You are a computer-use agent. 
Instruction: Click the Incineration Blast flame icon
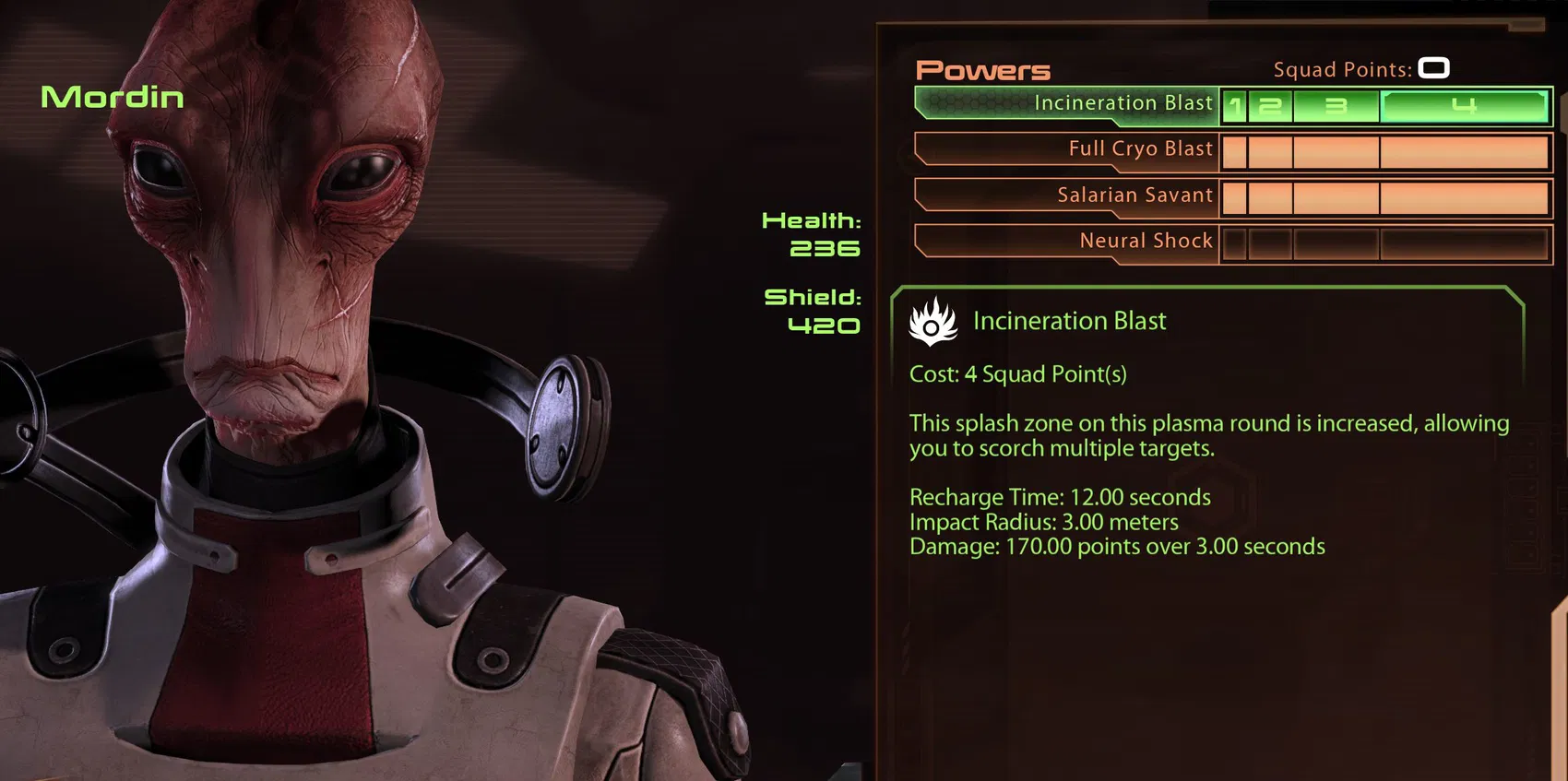[933, 322]
